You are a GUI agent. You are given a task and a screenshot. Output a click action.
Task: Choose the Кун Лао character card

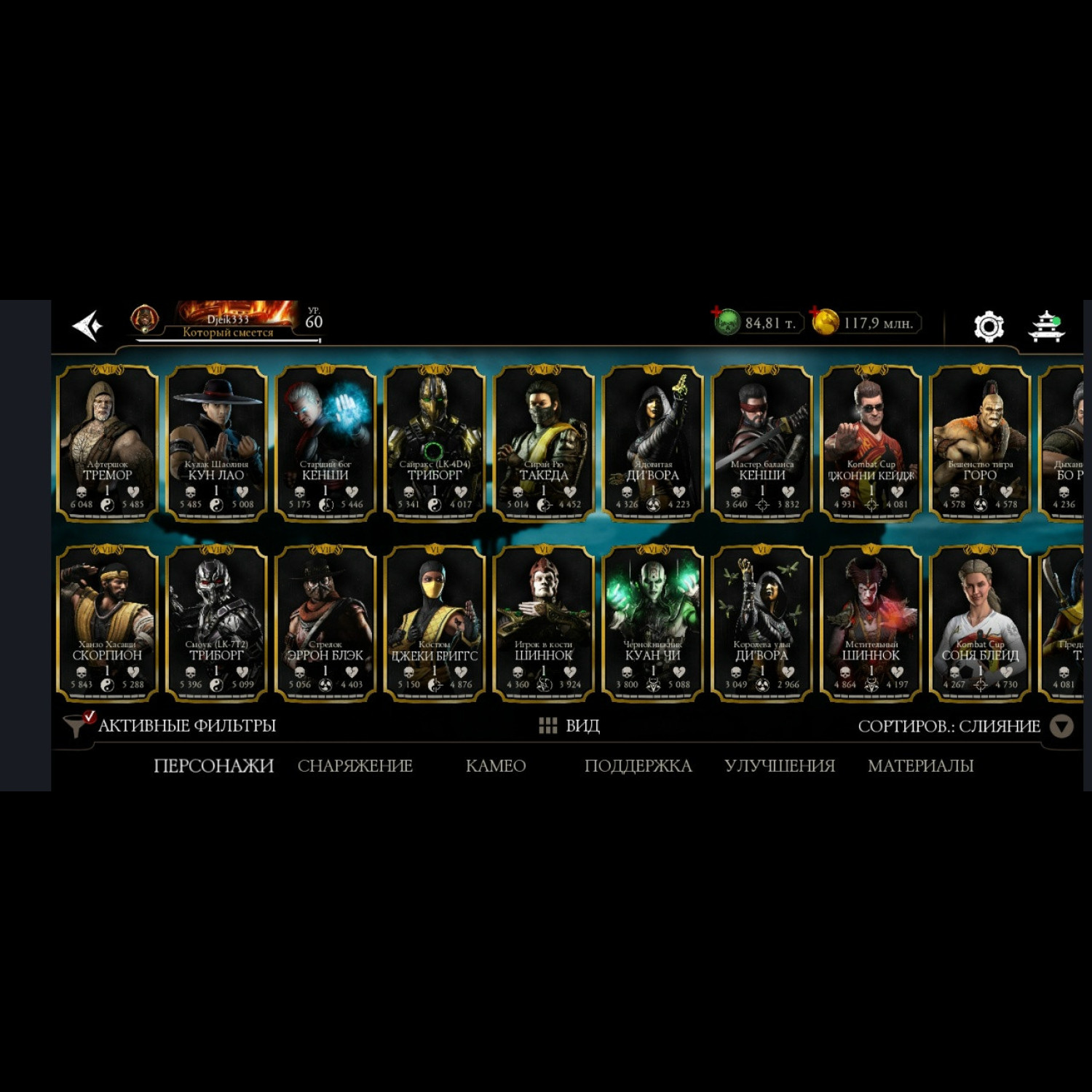216,443
